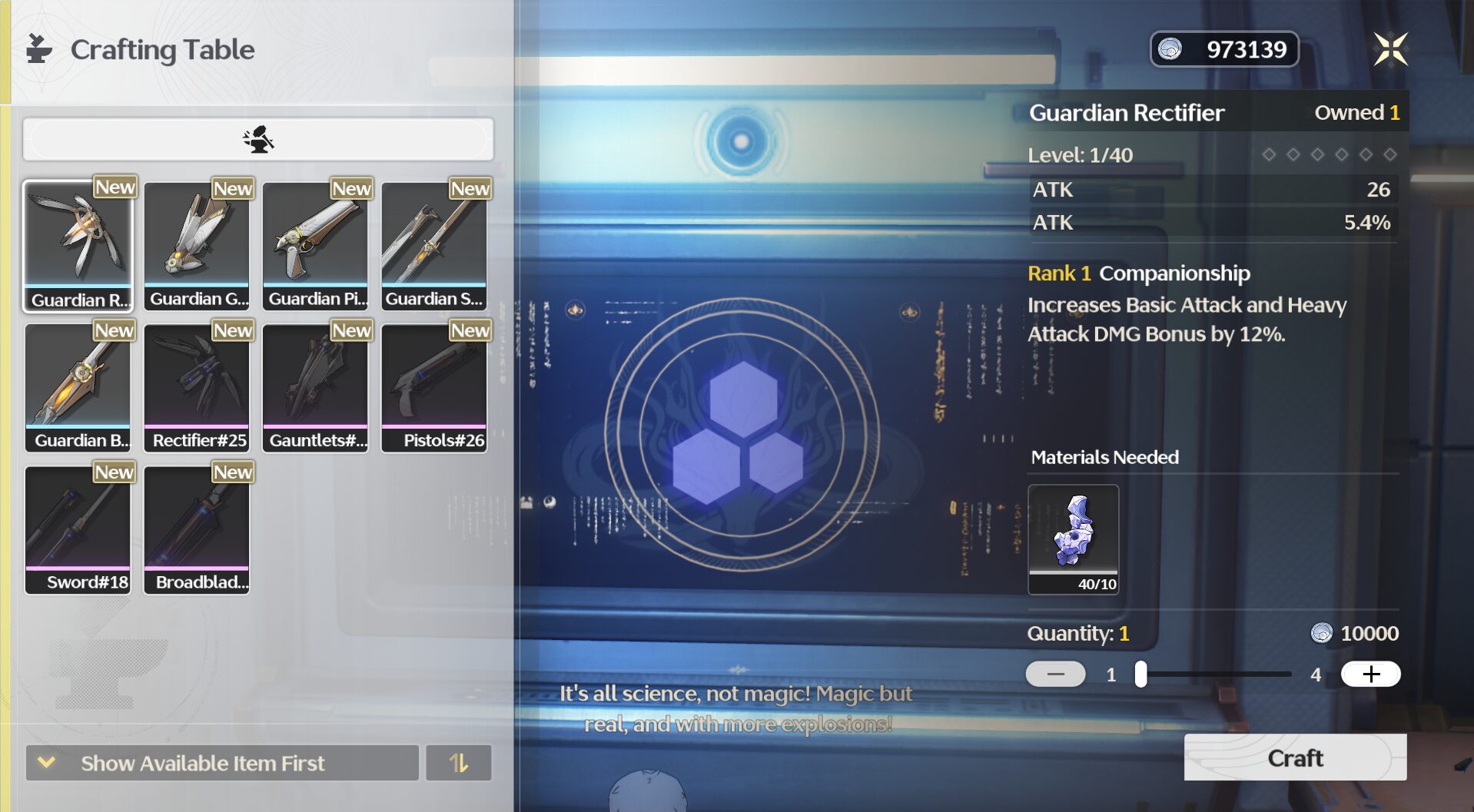1474x812 pixels.
Task: Select the Guardian Sword recipe
Action: (x=434, y=246)
